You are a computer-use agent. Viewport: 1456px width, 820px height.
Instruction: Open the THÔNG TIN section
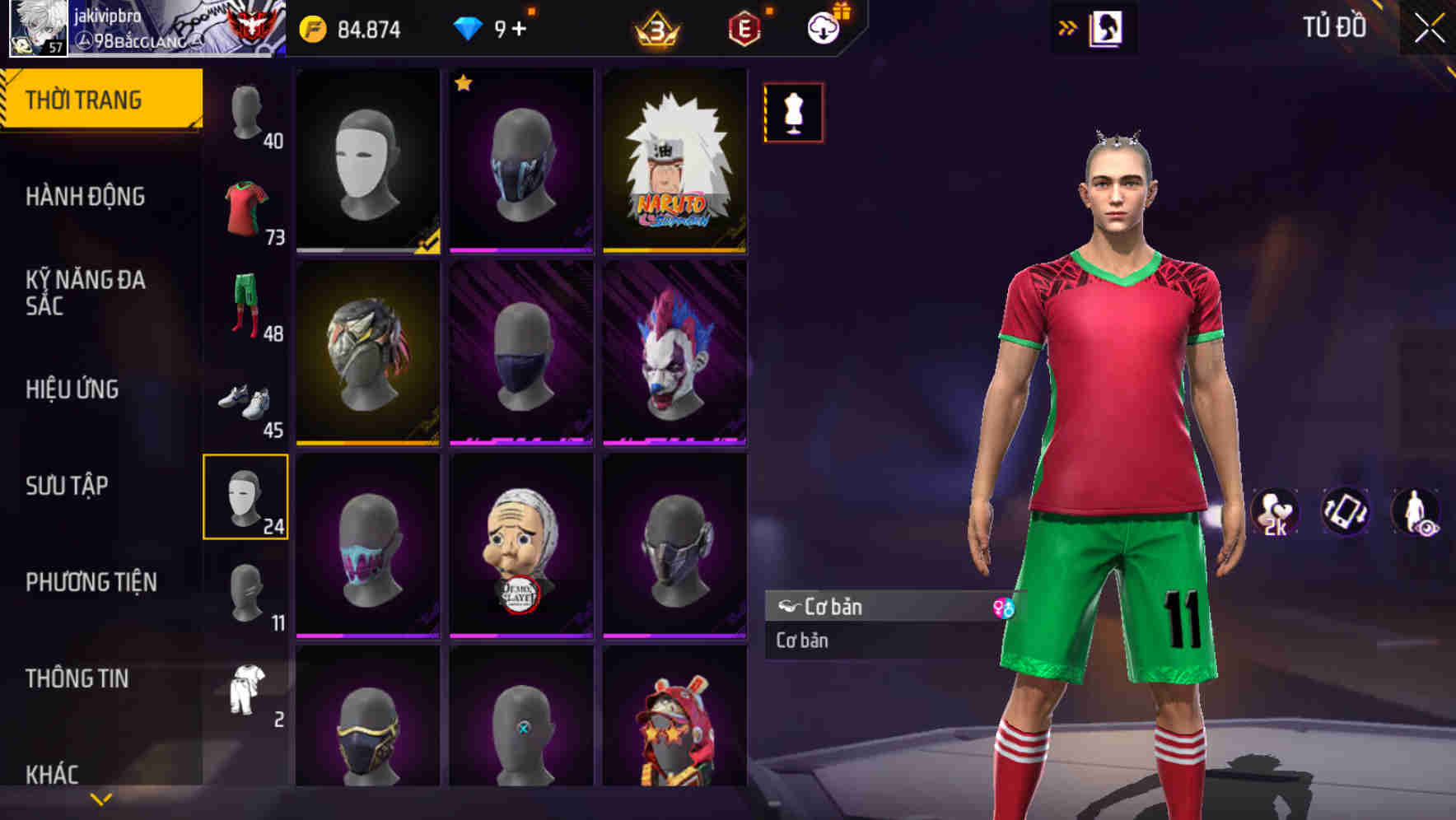point(78,678)
